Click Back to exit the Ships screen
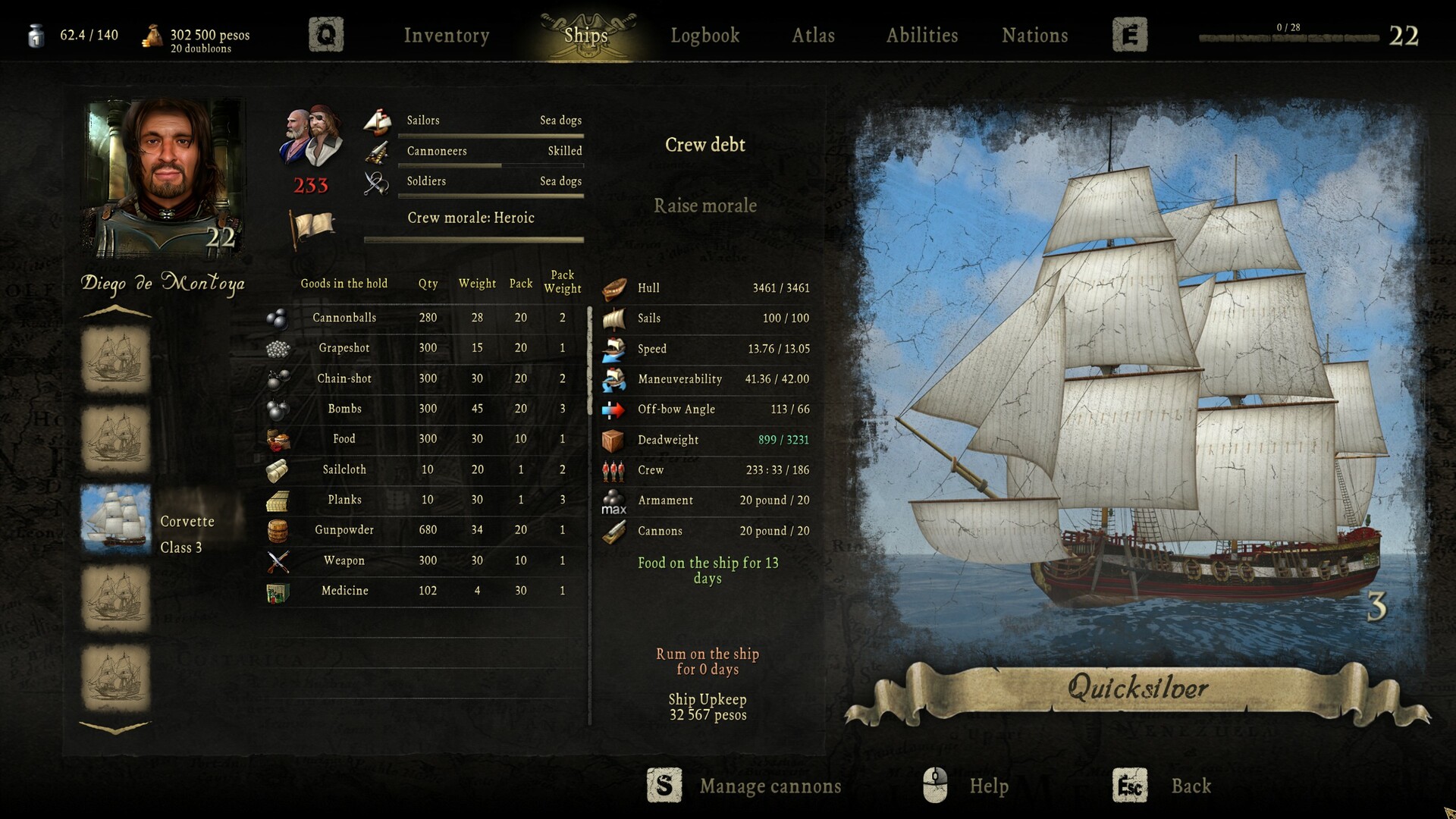 tap(1191, 786)
